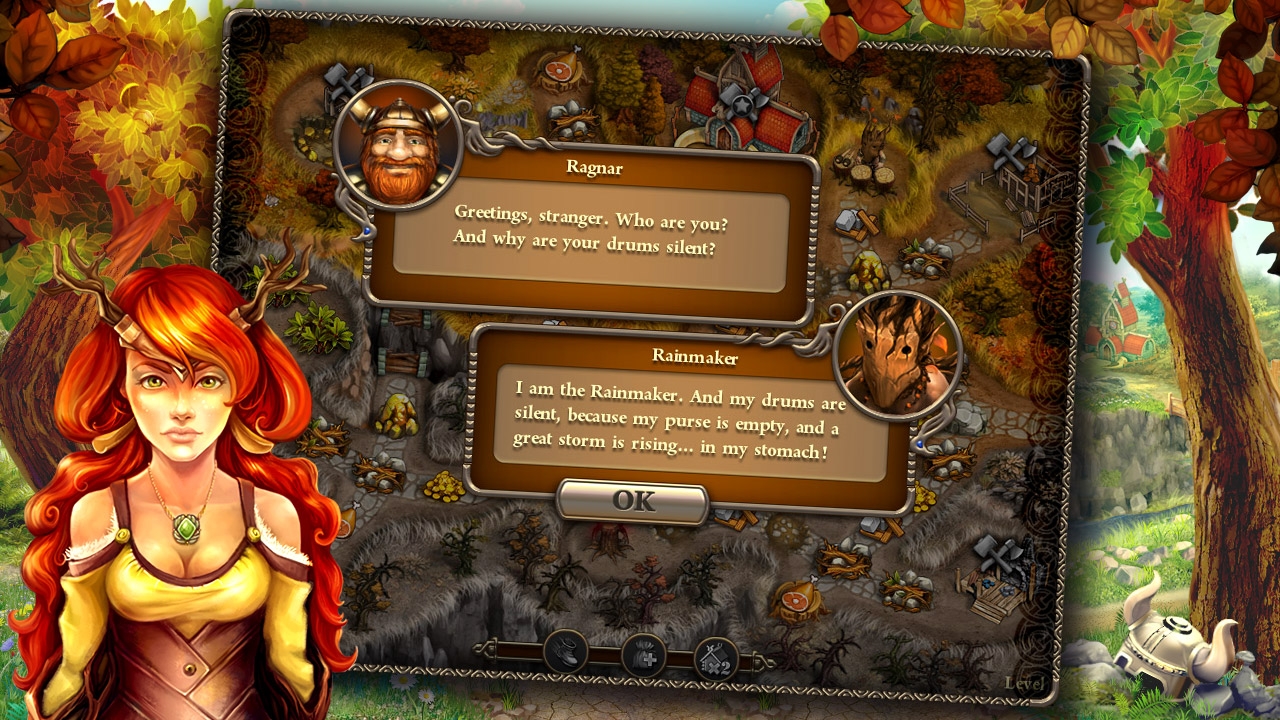Trigger the x2 building tools bonus
The width and height of the screenshot is (1280, 720).
tap(716, 659)
